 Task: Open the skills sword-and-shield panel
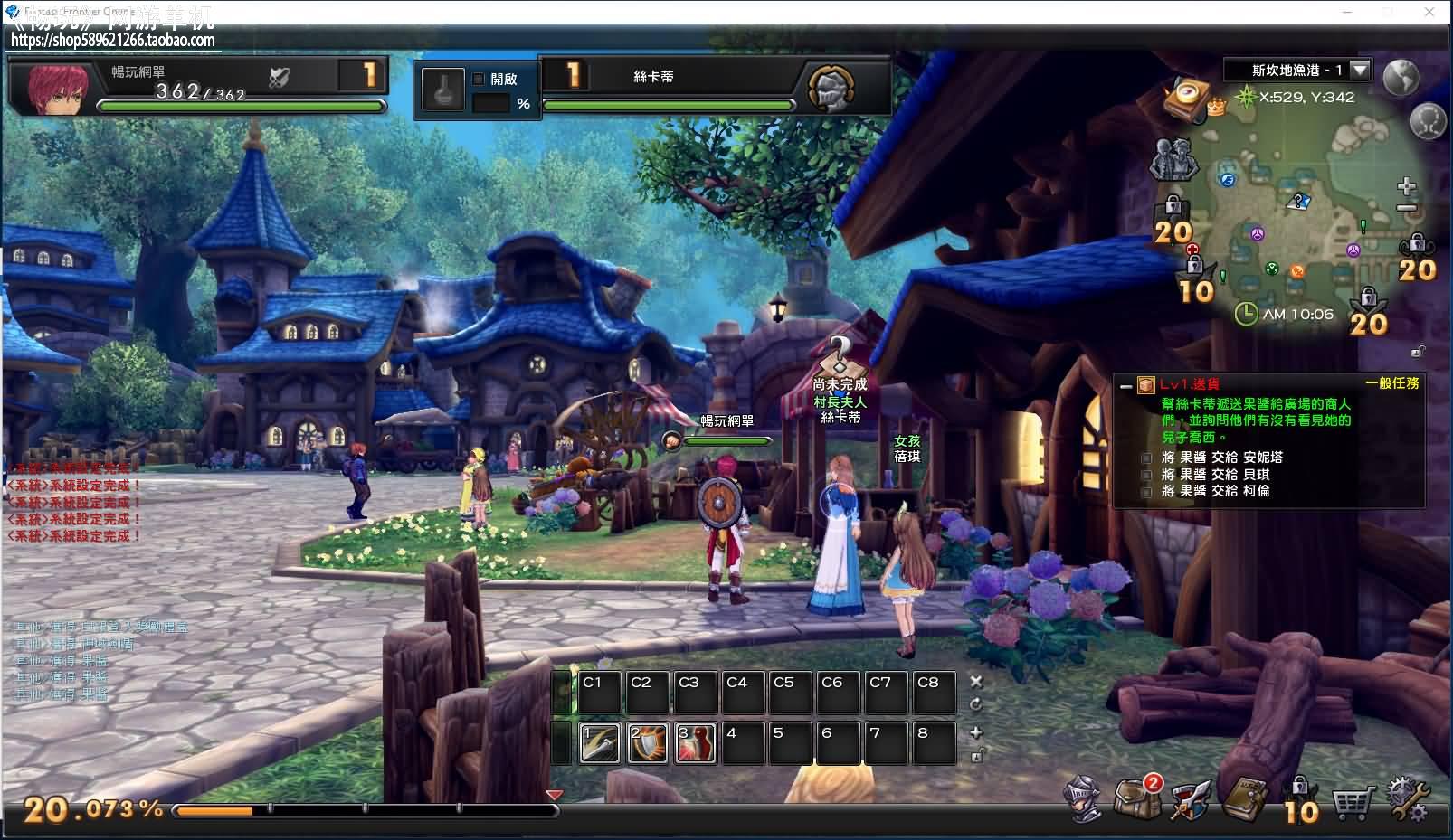(1190, 800)
